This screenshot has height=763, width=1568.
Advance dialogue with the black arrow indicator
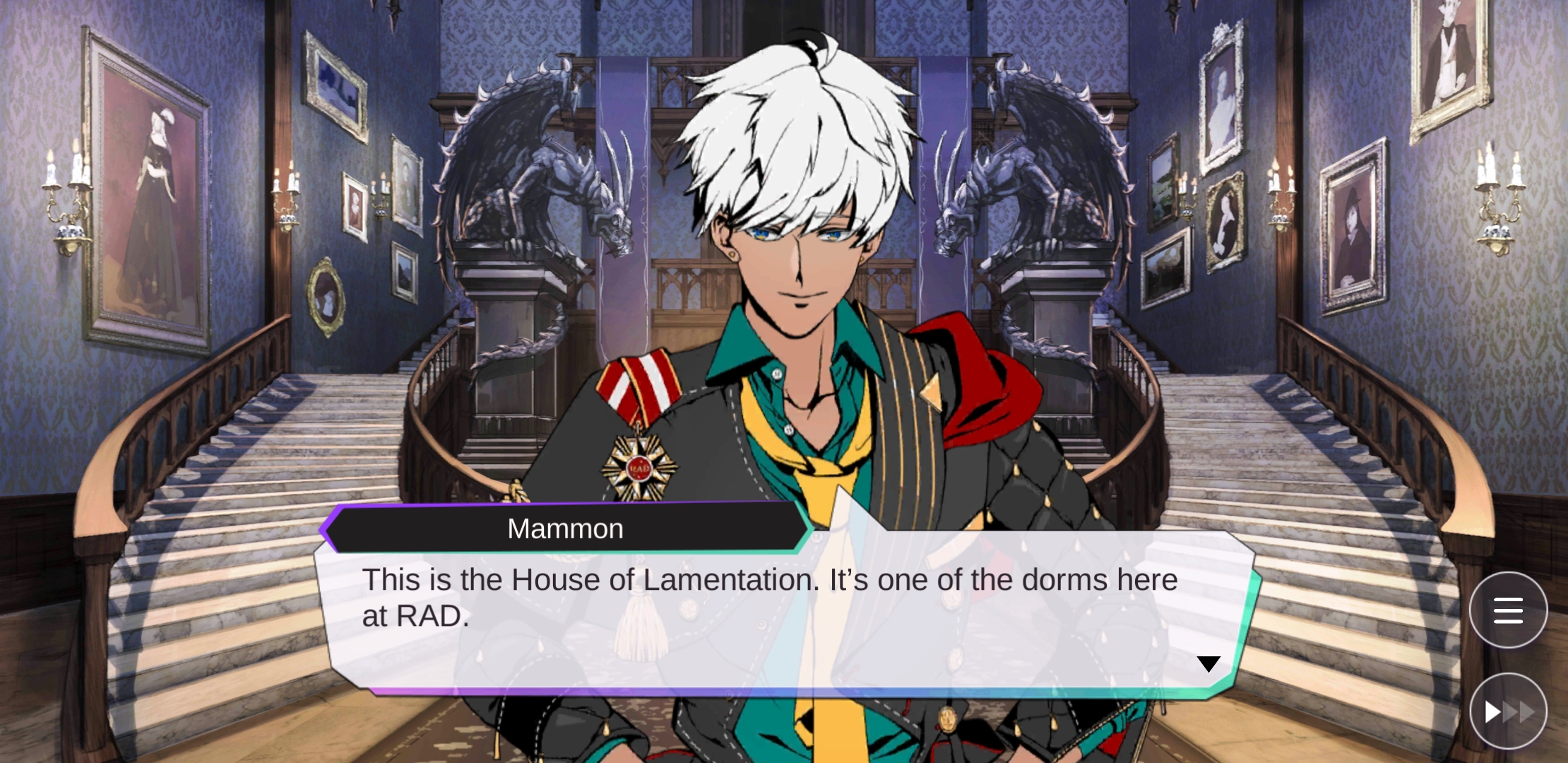[1208, 664]
